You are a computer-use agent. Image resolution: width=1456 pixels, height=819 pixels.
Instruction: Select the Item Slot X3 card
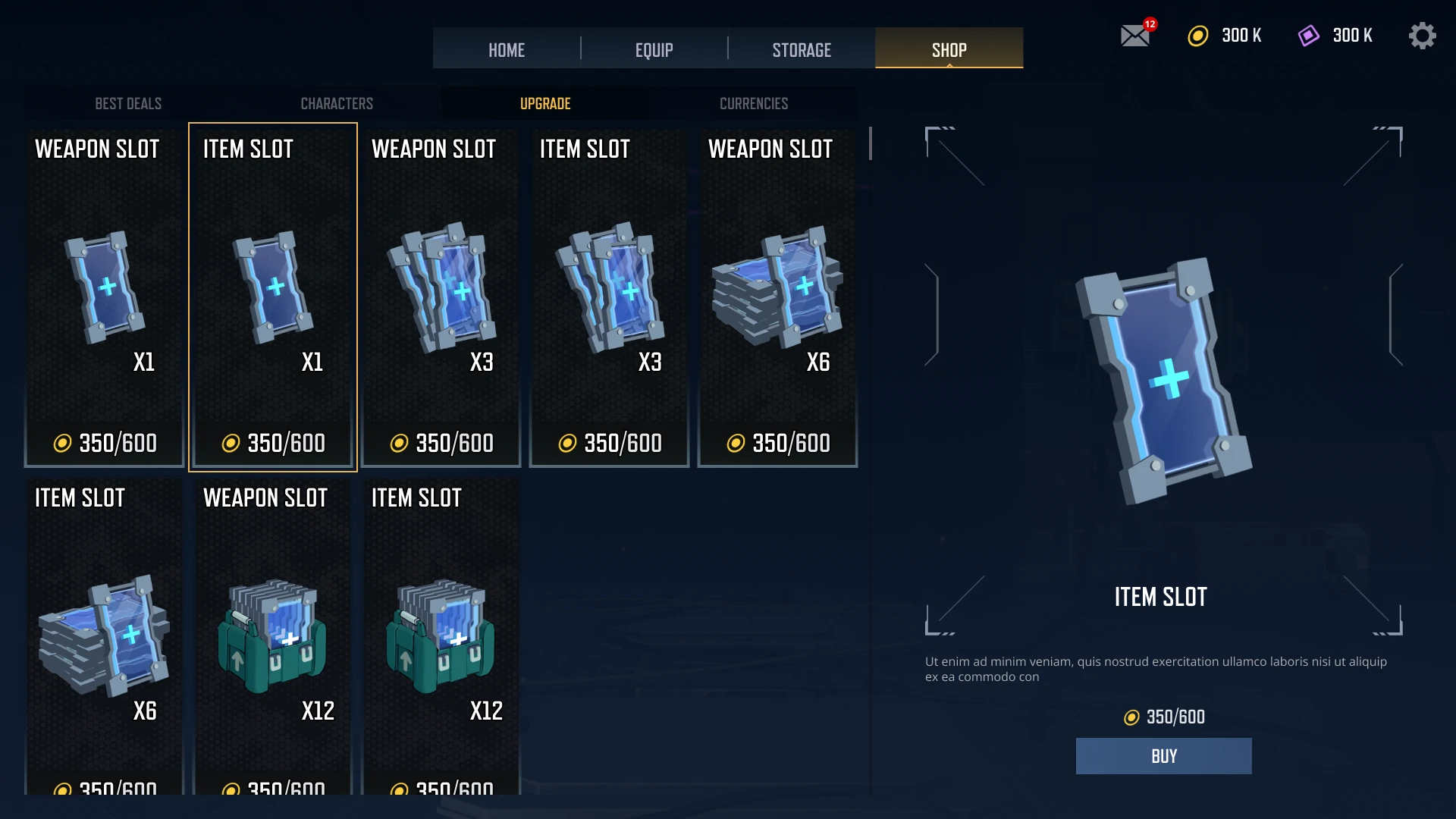pyautogui.click(x=610, y=297)
